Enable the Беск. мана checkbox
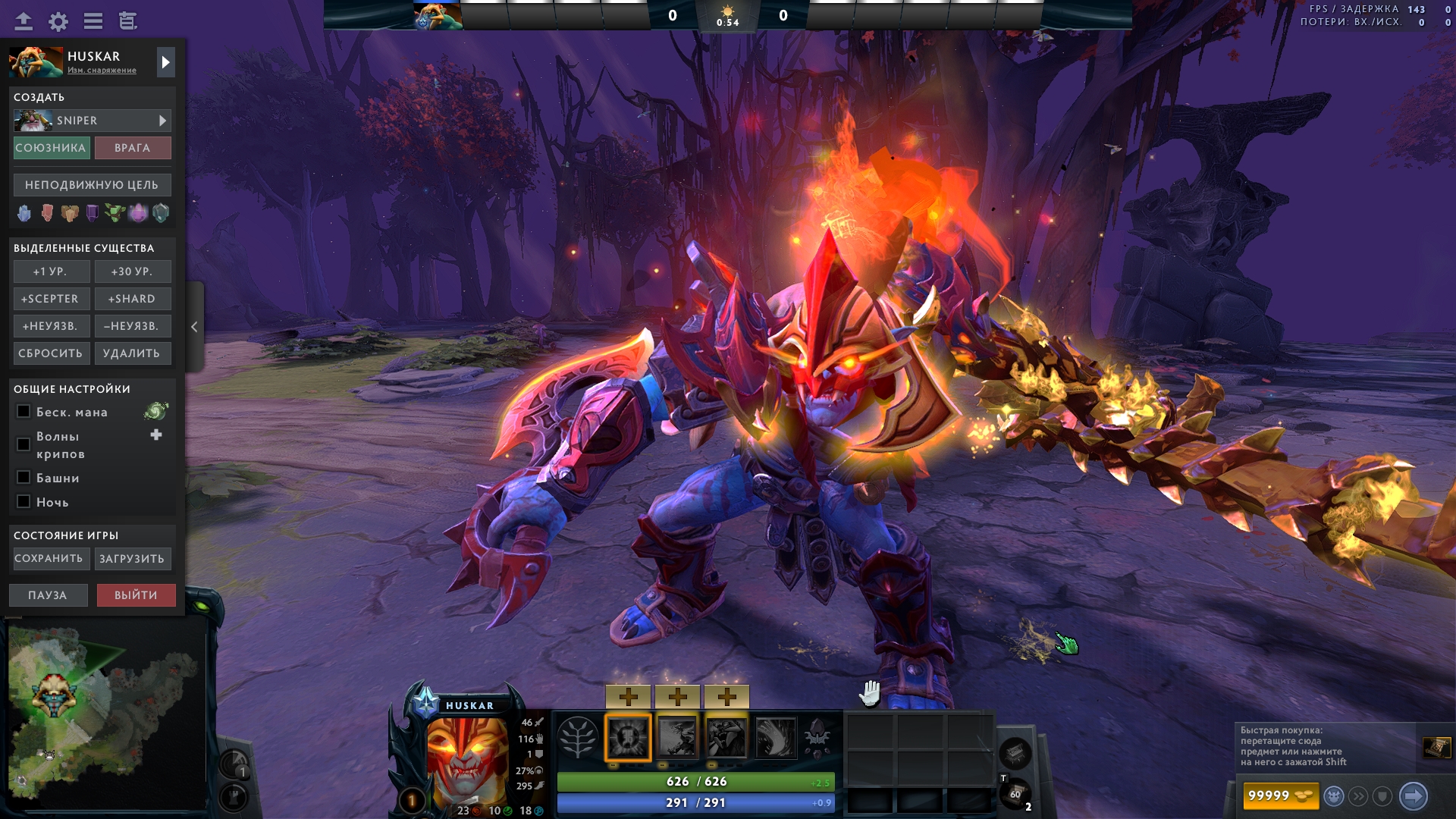Image resolution: width=1456 pixels, height=819 pixels. pos(22,411)
